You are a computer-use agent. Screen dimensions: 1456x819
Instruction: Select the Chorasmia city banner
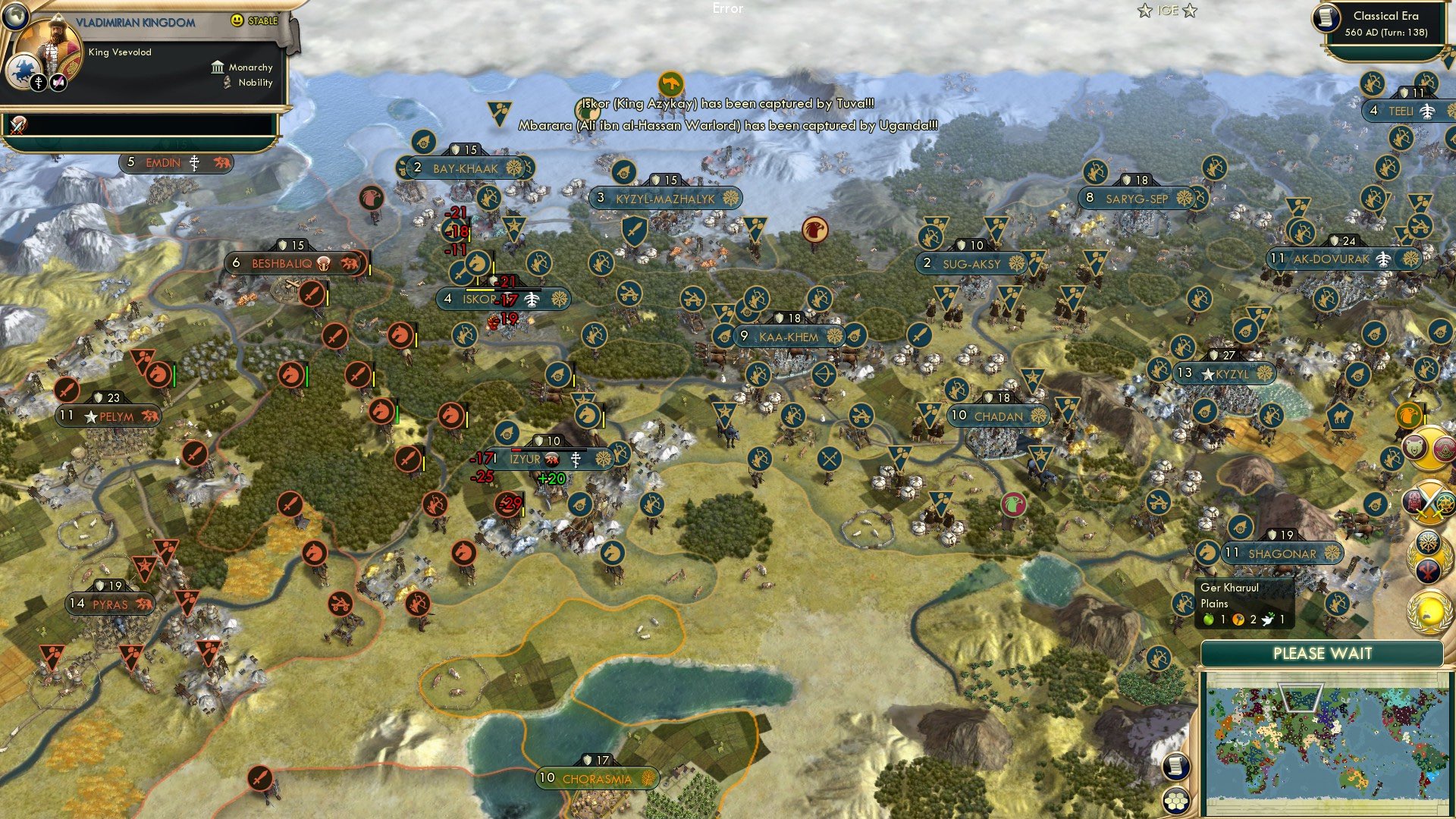click(x=596, y=777)
